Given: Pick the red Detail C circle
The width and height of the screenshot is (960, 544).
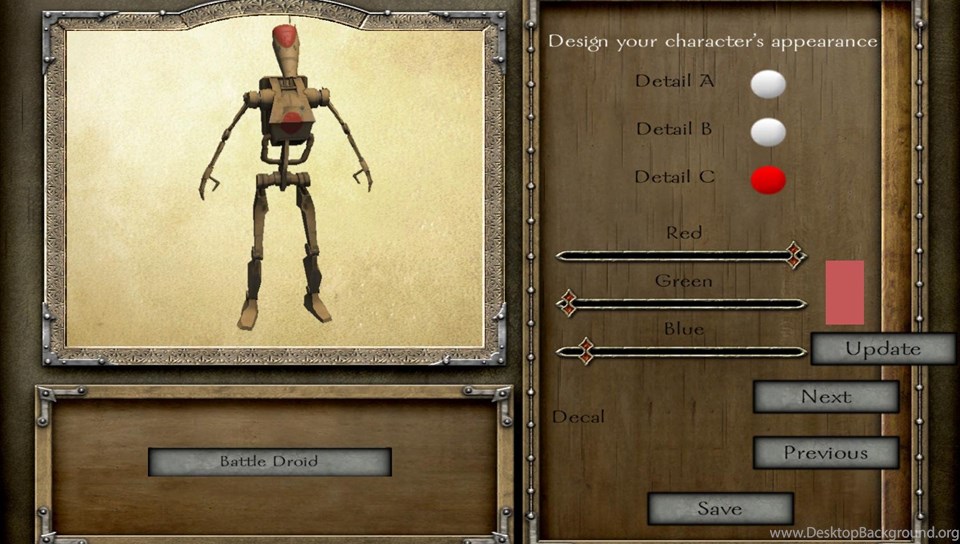Looking at the screenshot, I should (768, 180).
